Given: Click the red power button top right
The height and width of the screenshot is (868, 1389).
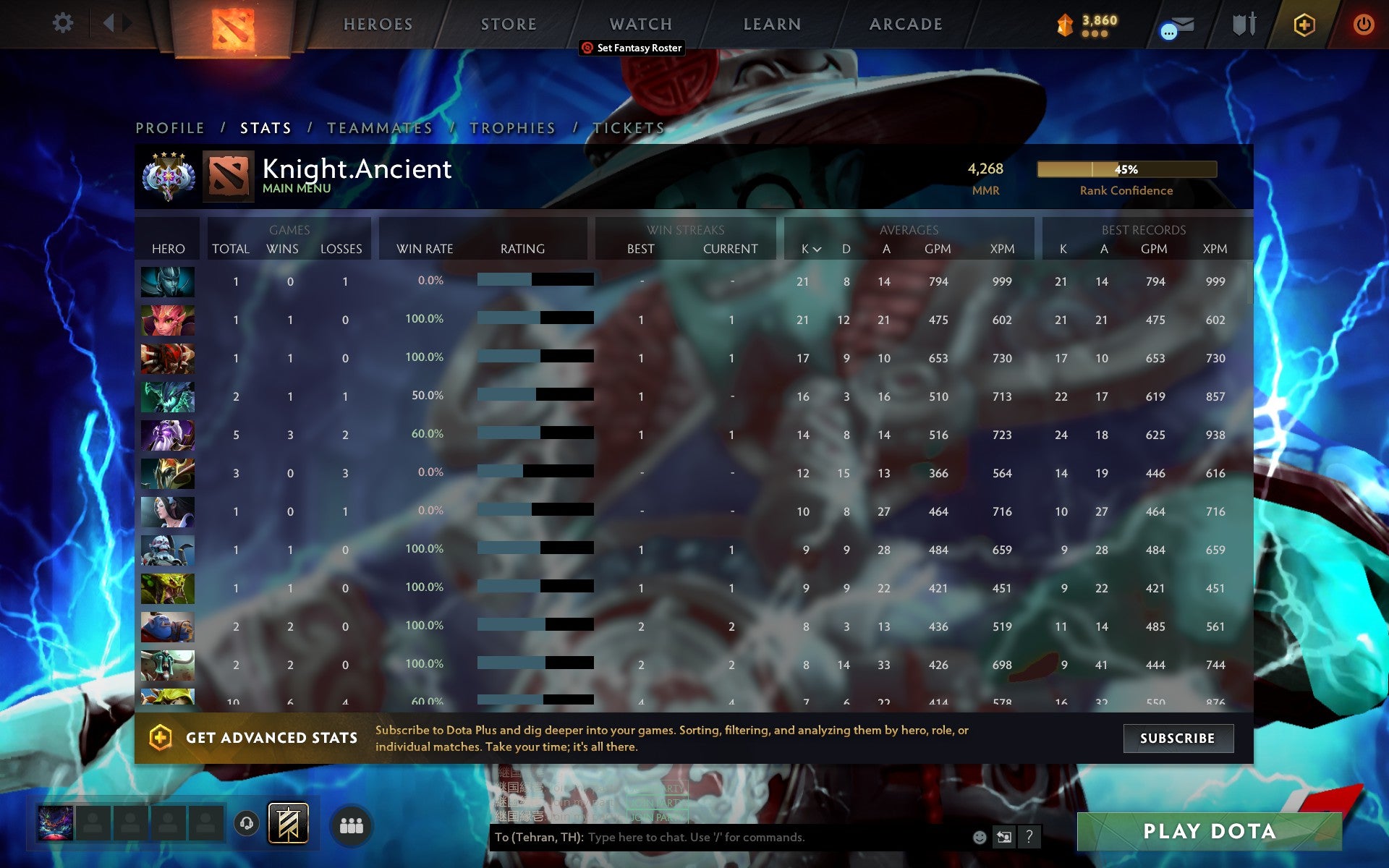Looking at the screenshot, I should click(x=1362, y=22).
